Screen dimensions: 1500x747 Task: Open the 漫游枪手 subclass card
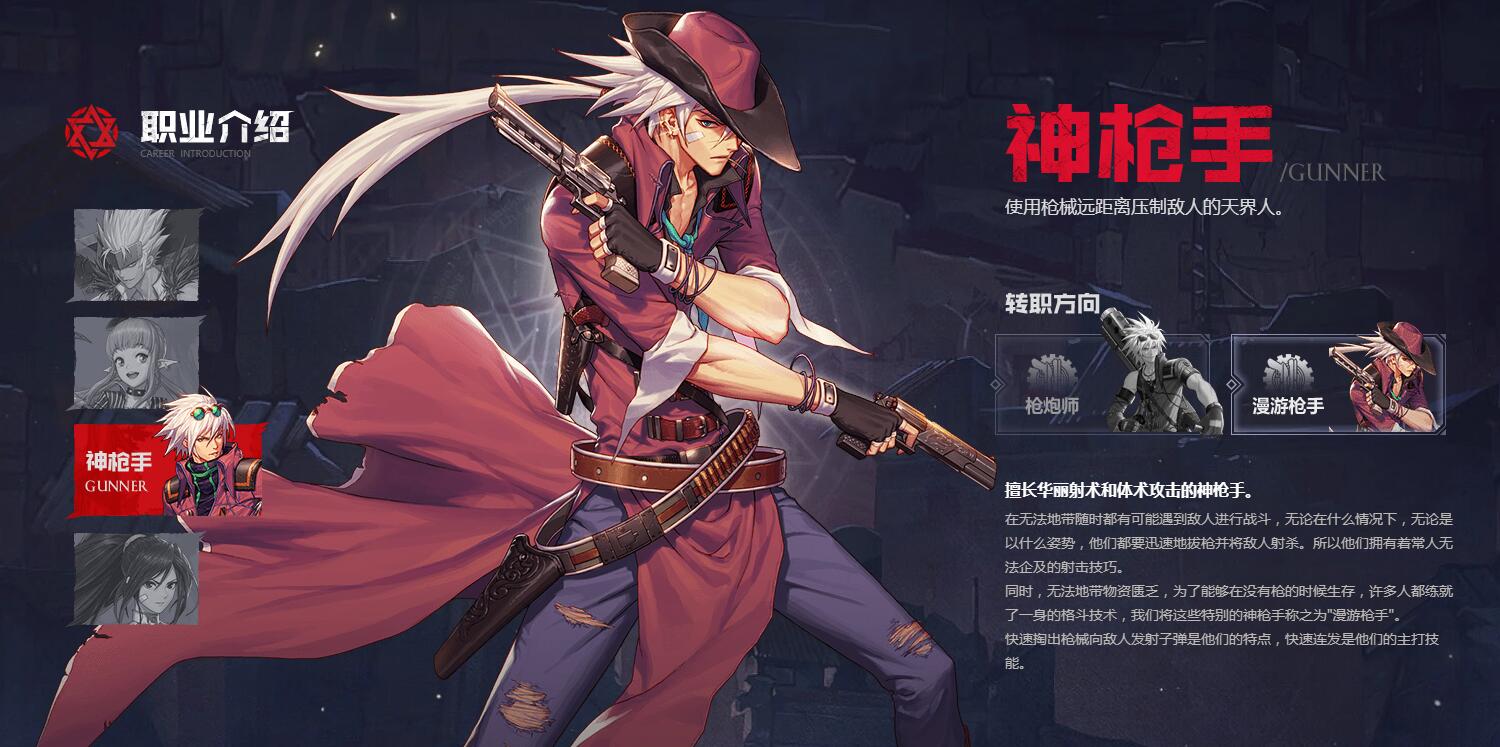pos(1340,383)
